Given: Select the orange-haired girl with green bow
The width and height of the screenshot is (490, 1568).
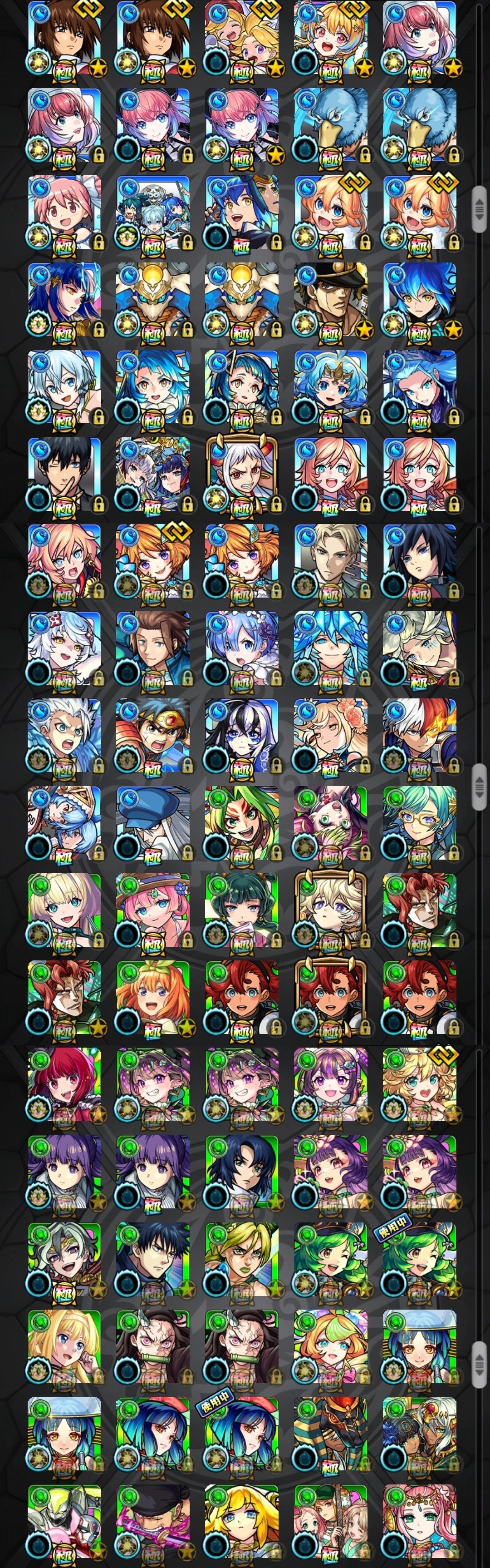Looking at the screenshot, I should 152,998.
